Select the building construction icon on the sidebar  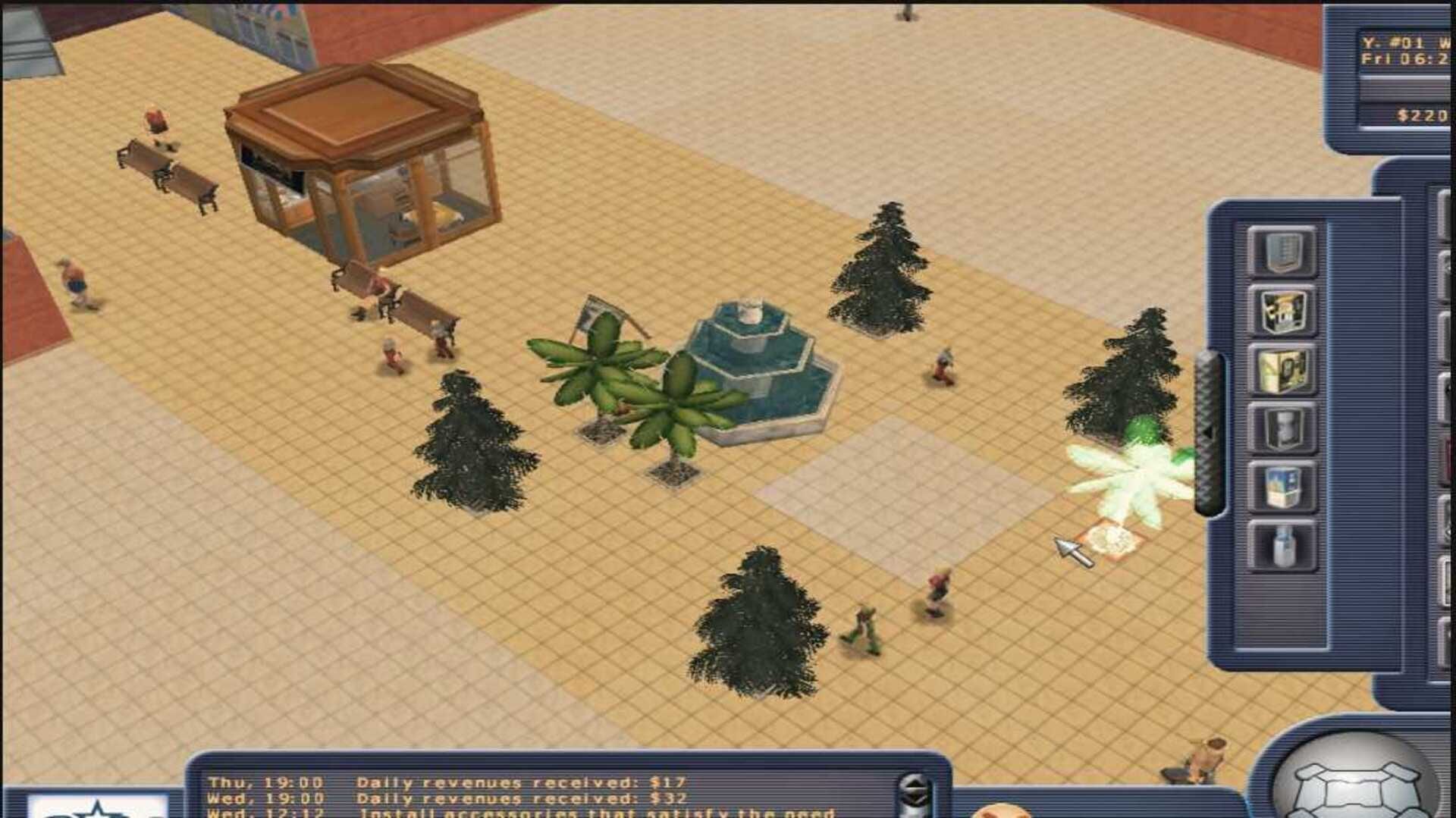click(1283, 250)
